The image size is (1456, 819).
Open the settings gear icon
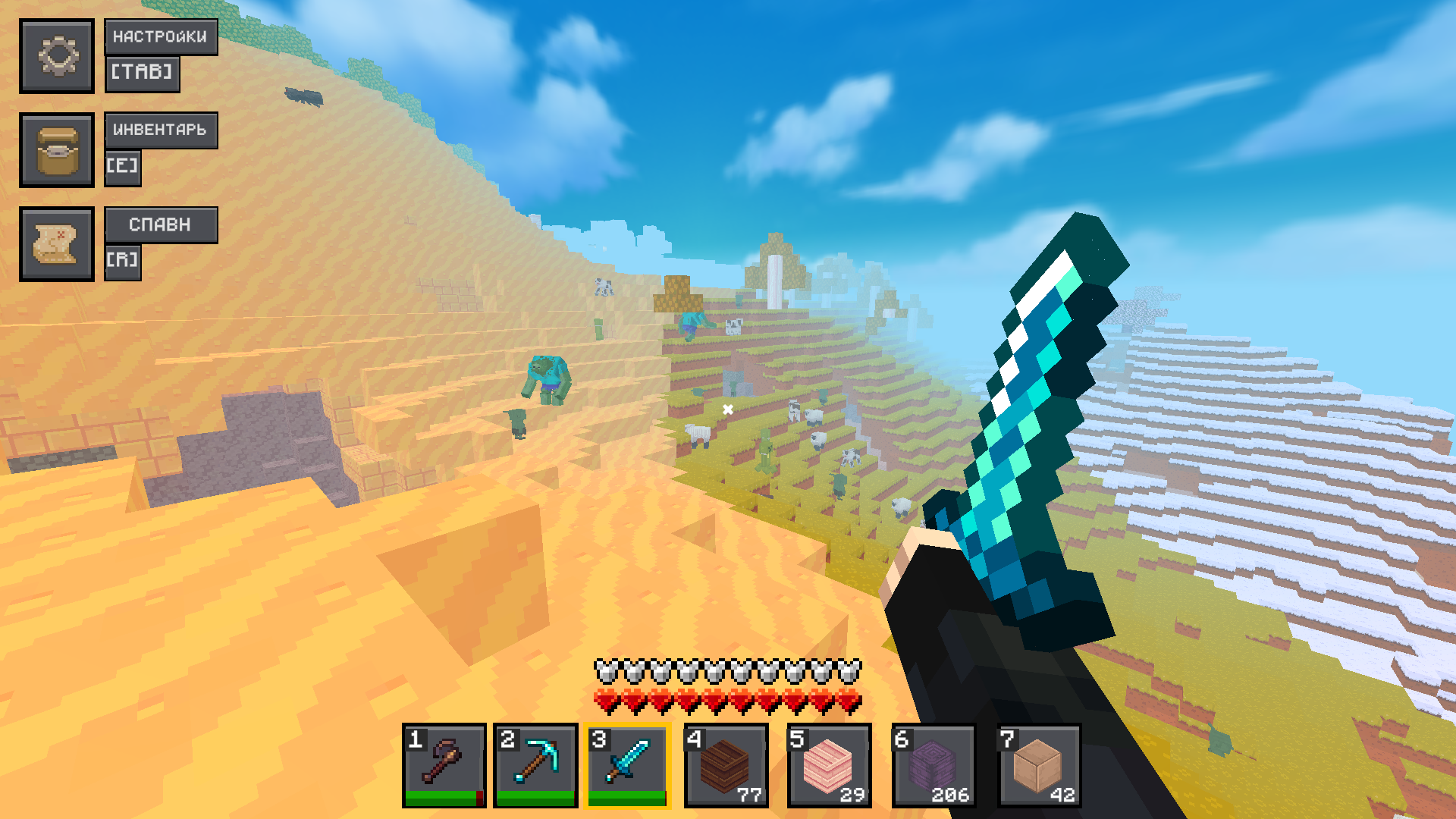click(57, 56)
